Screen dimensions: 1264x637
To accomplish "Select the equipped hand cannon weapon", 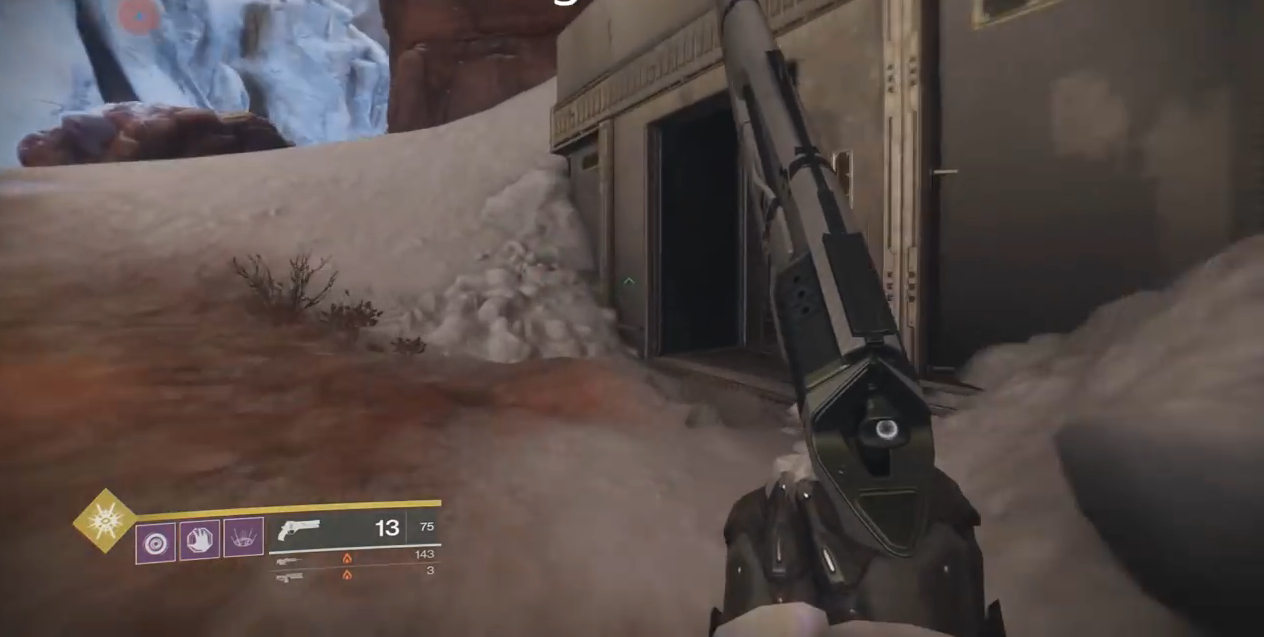I will [x=300, y=529].
